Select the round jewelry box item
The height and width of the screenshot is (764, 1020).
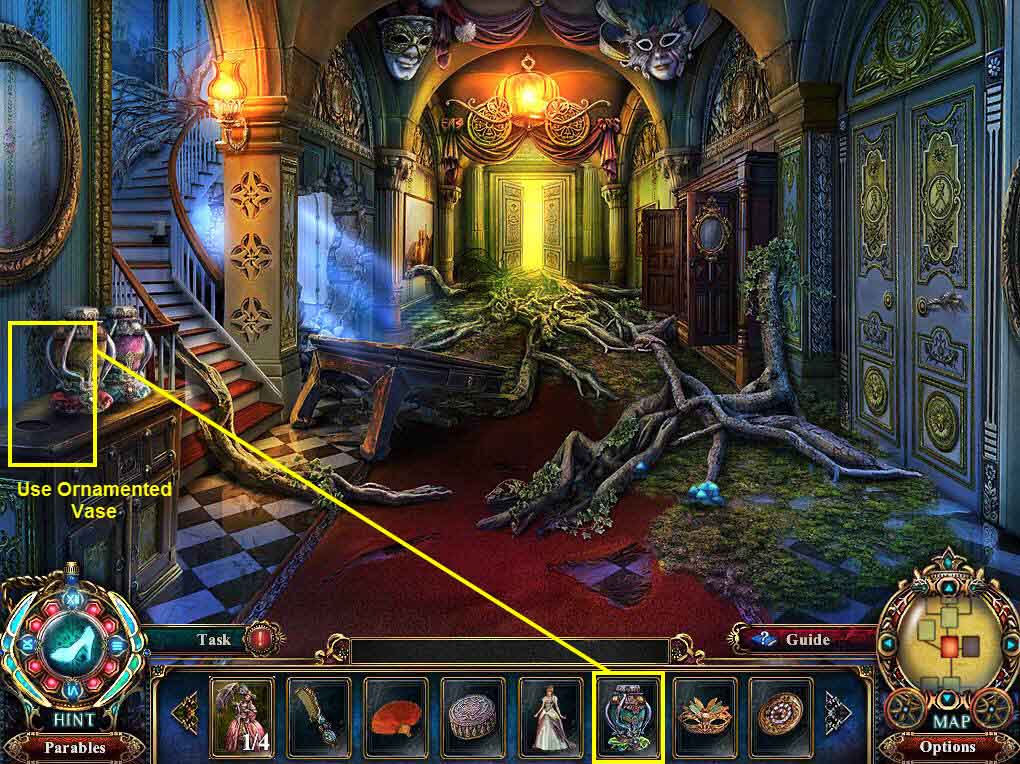[473, 714]
